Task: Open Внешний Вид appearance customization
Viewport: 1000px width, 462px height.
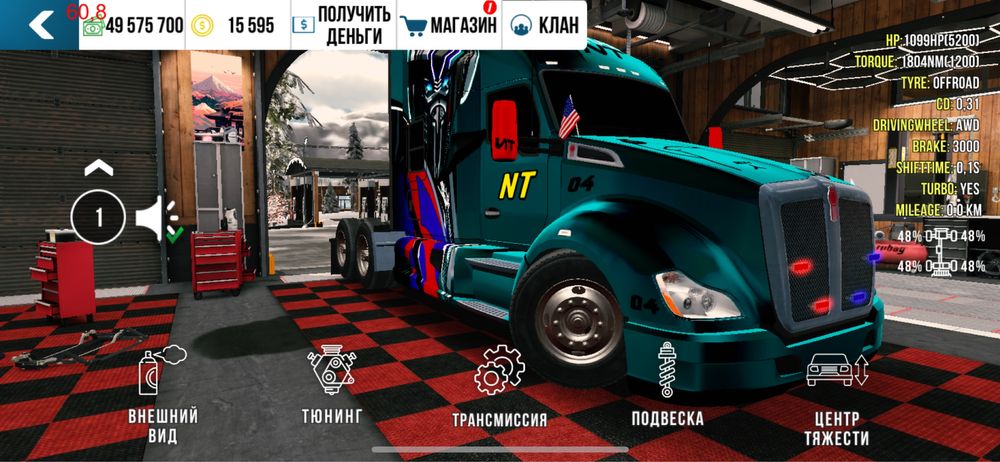Action: tap(163, 397)
